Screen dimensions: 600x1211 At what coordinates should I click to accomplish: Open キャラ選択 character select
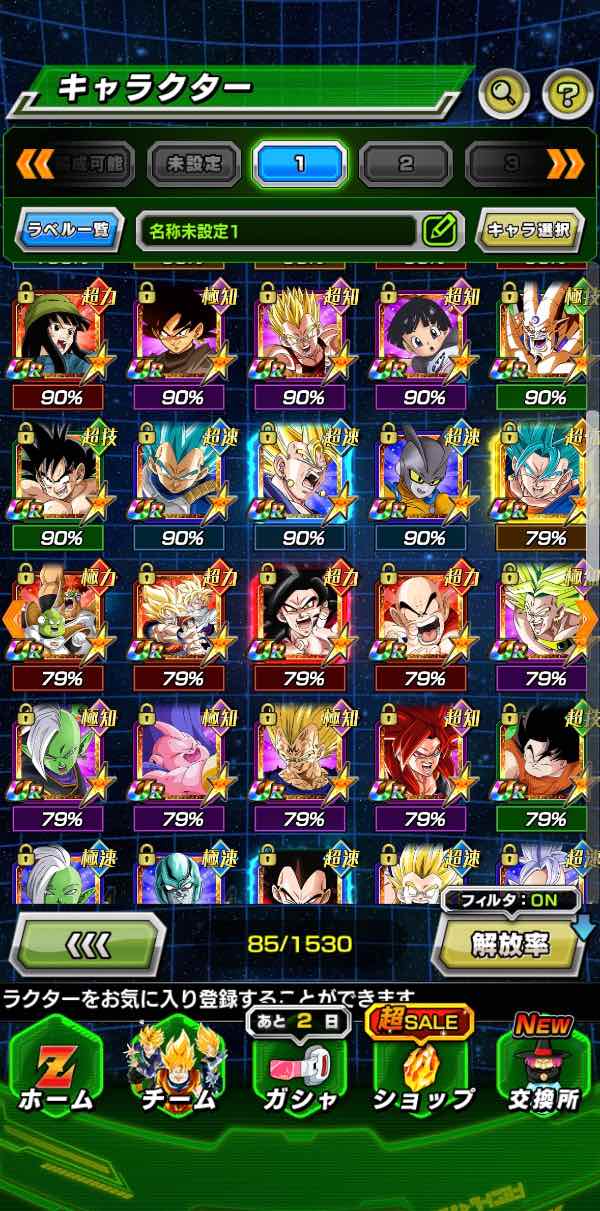coord(529,230)
